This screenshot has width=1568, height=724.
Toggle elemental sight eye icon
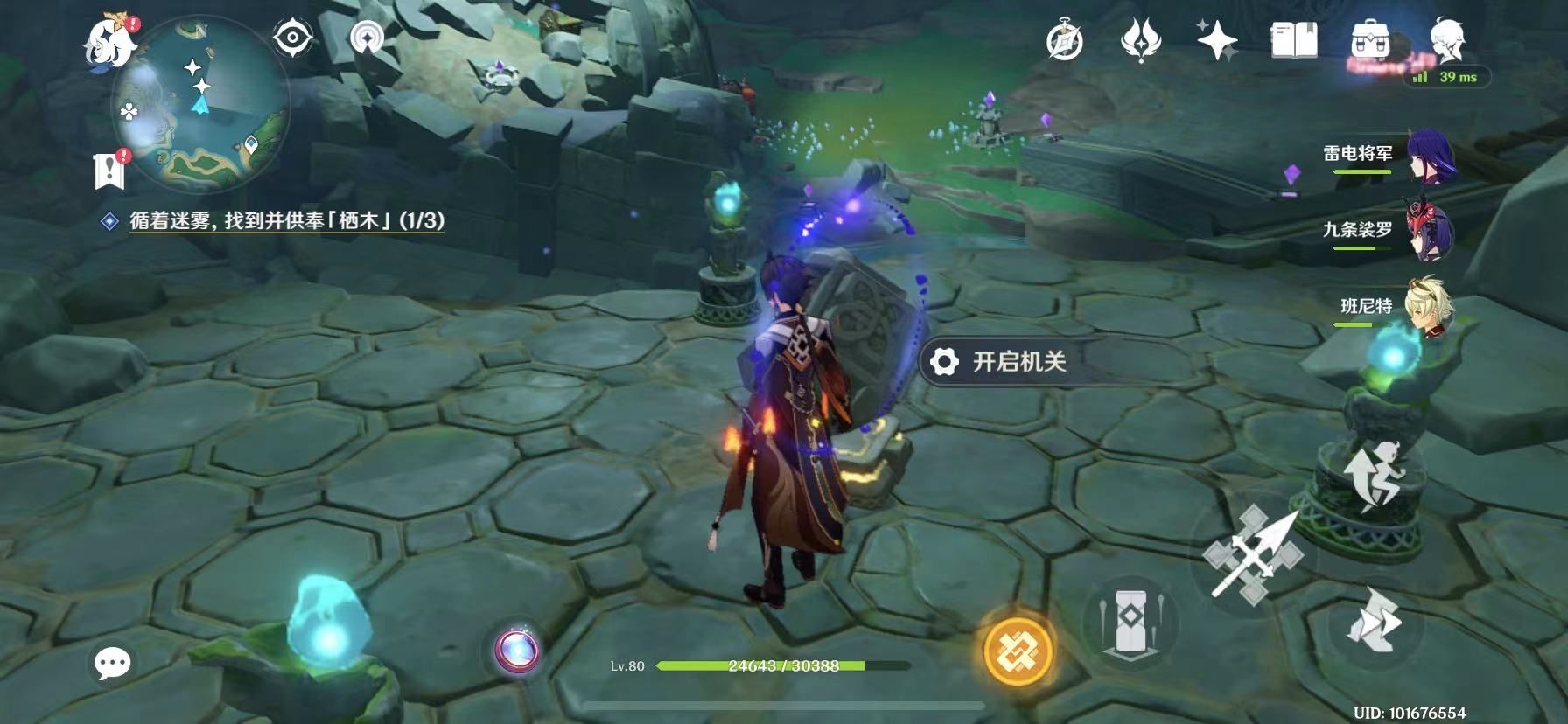293,38
